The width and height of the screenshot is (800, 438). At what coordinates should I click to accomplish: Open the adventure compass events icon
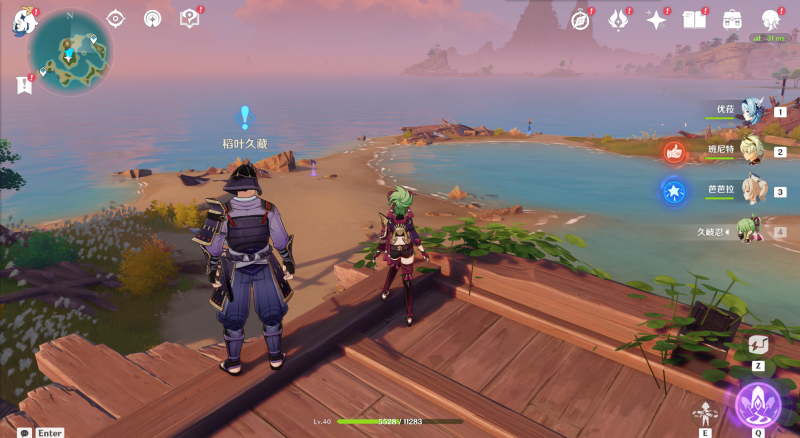click(581, 19)
